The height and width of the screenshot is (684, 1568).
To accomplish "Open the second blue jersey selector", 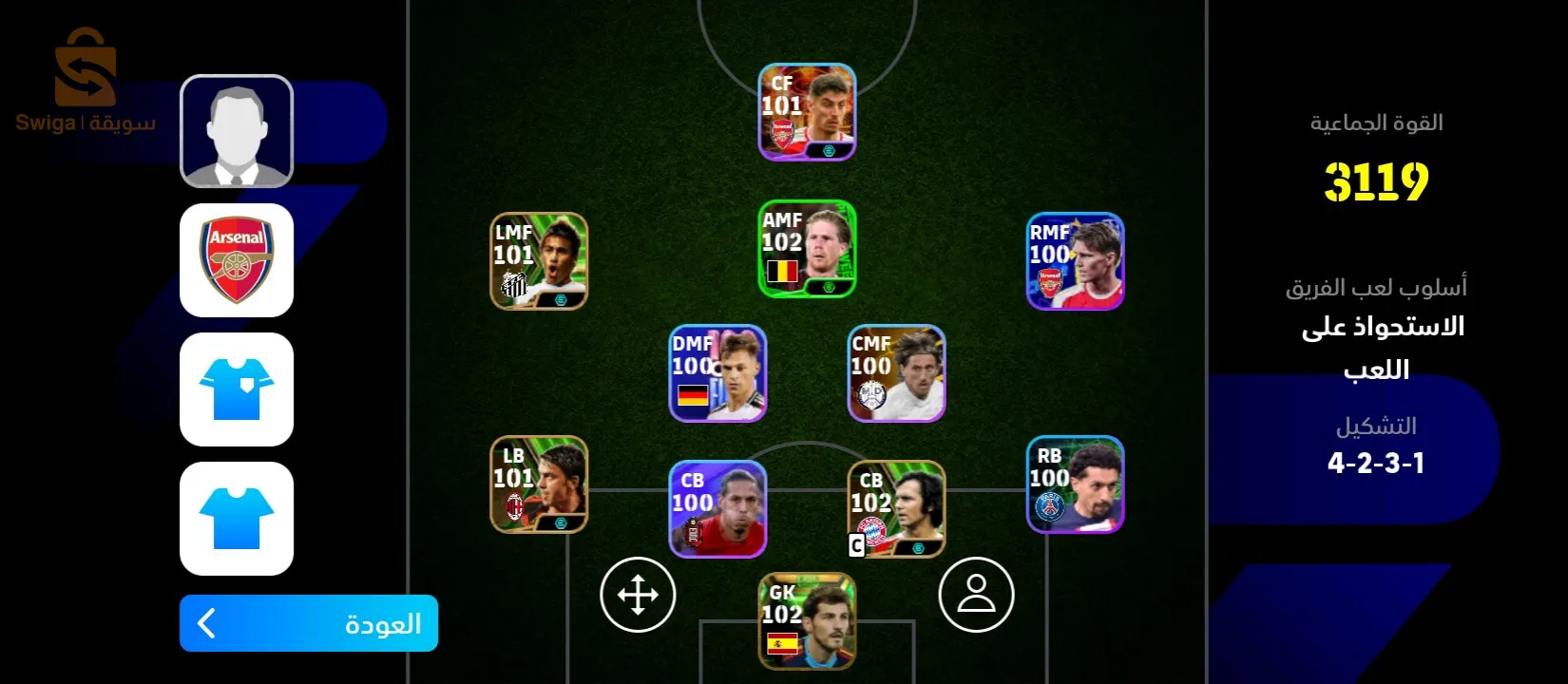I will coord(236,519).
